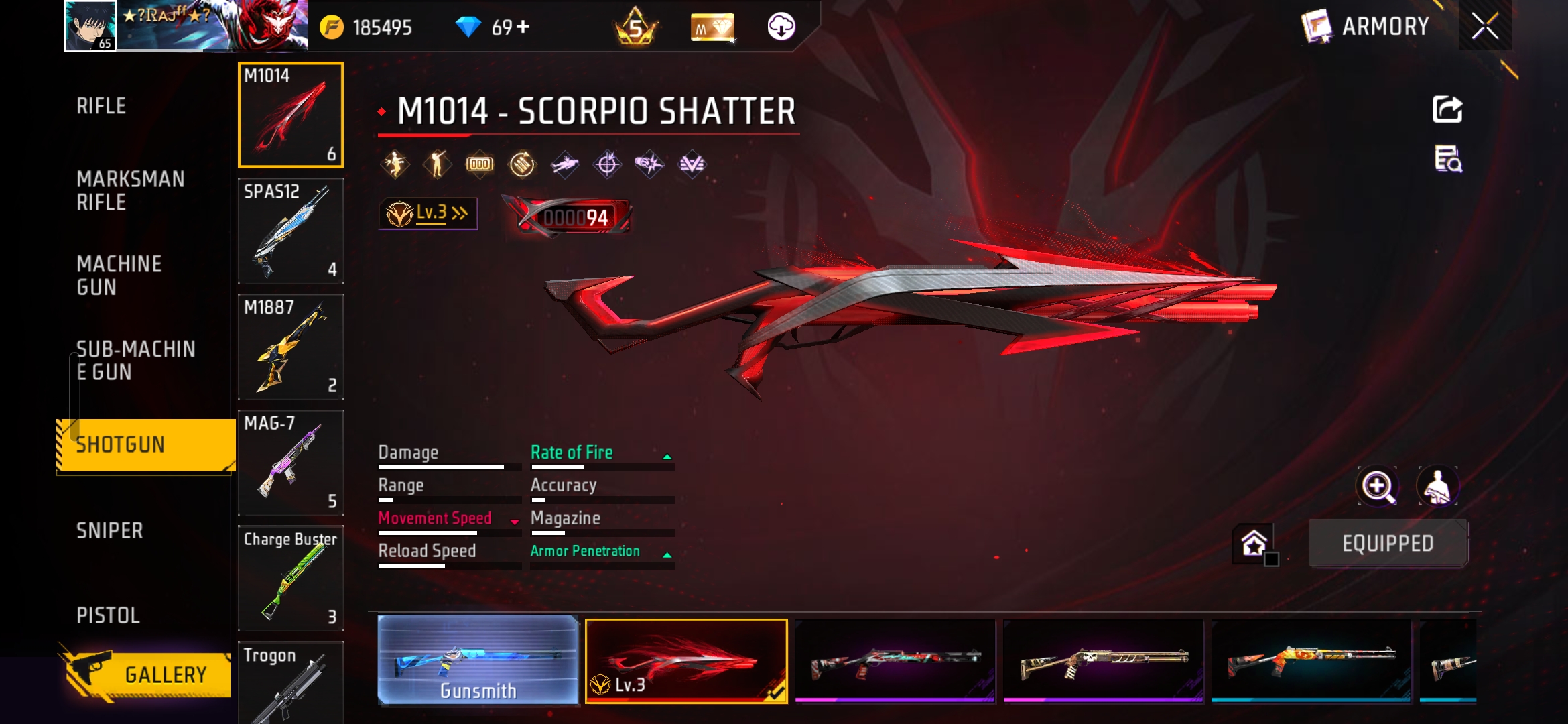Select the Machine Gun category

point(119,276)
